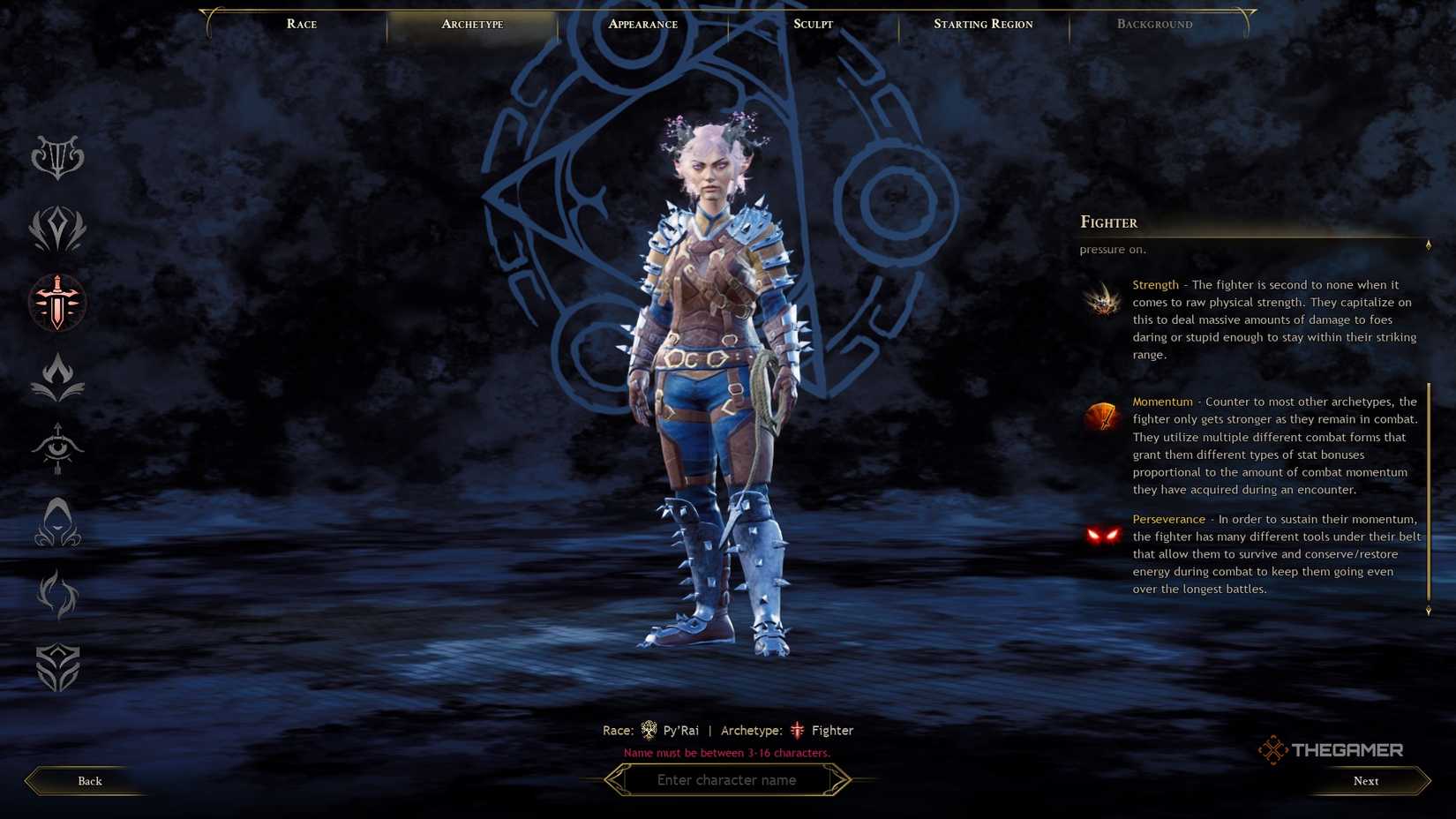
Task: Select the Bard archetype icon
Action: 56,157
